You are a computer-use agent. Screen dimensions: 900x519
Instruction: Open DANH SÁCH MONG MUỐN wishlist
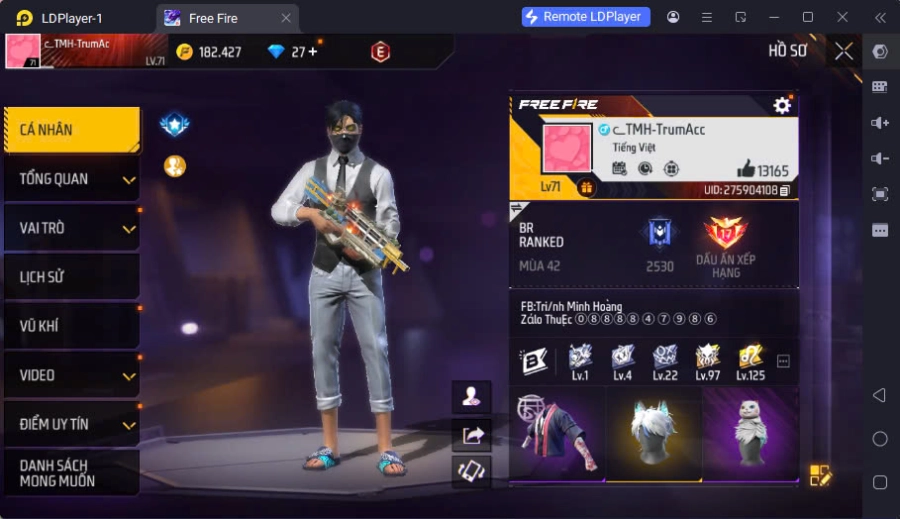point(70,473)
